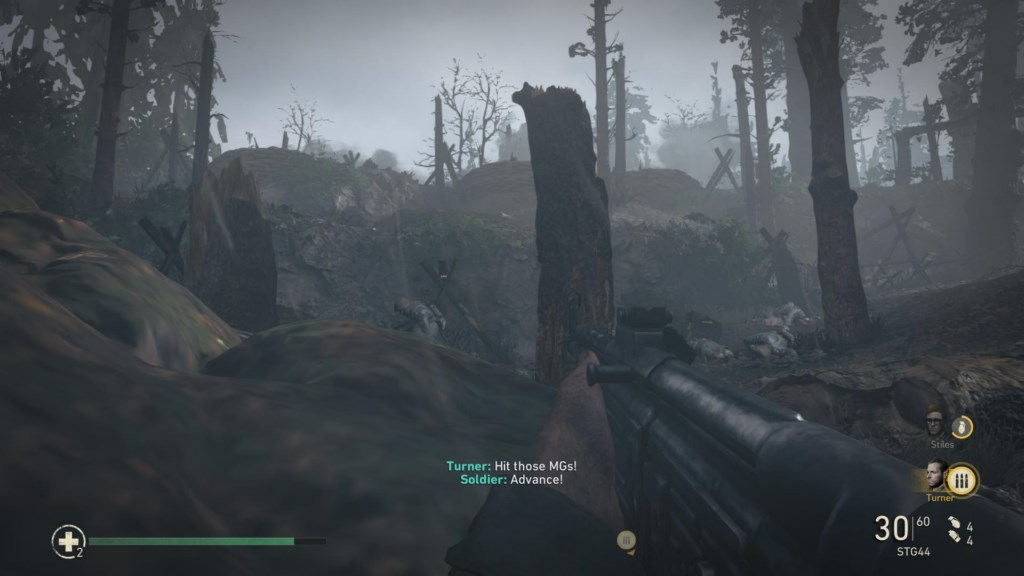
Task: Click the ammo objective marker on compass
Action: [627, 541]
